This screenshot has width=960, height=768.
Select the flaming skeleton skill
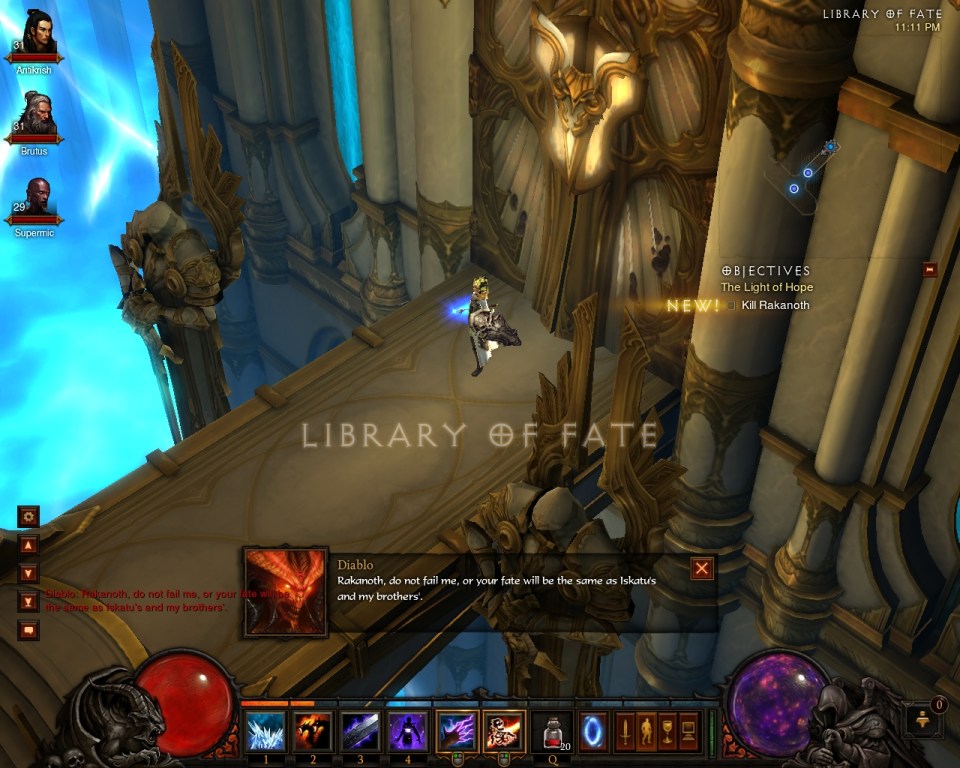click(504, 731)
